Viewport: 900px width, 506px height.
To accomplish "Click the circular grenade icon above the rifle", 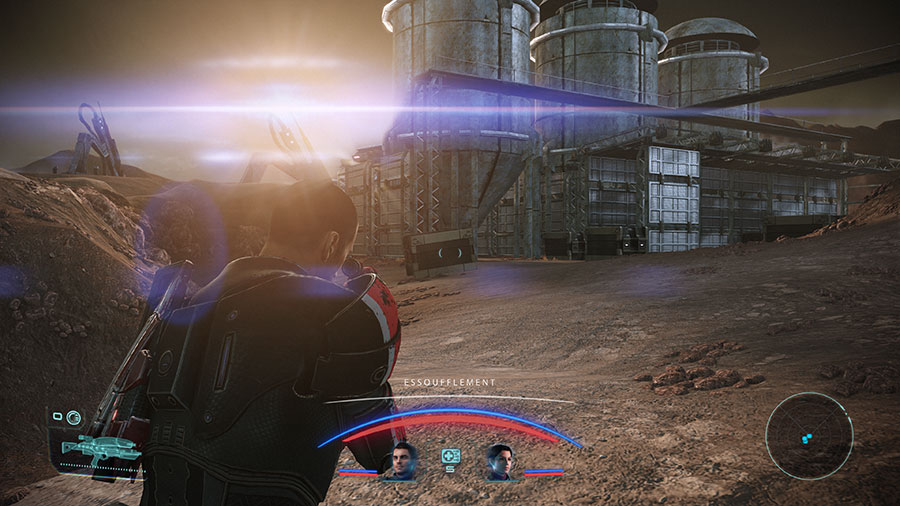I will pyautogui.click(x=75, y=418).
